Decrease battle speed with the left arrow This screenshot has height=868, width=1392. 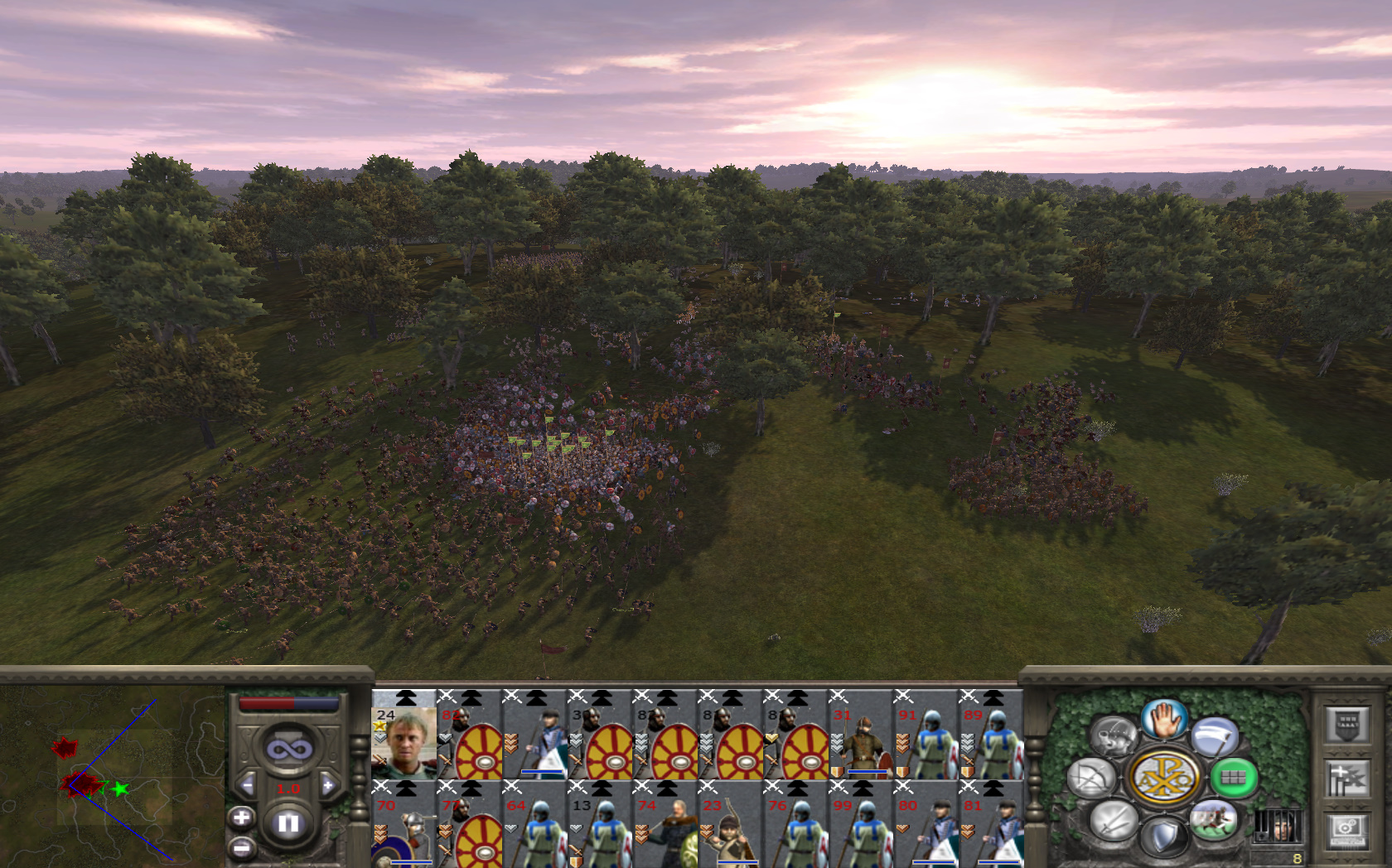(247, 785)
